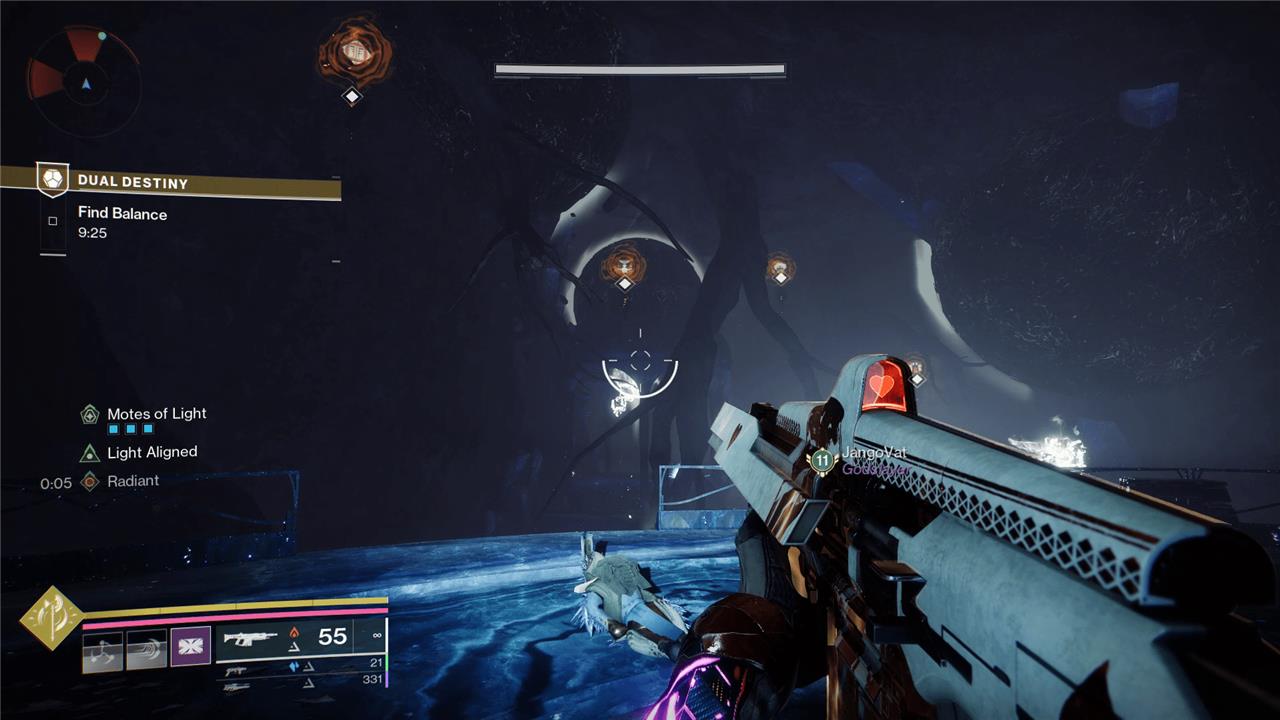1280x720 pixels.
Task: Open the Find Balance objective entry
Action: coord(122,214)
